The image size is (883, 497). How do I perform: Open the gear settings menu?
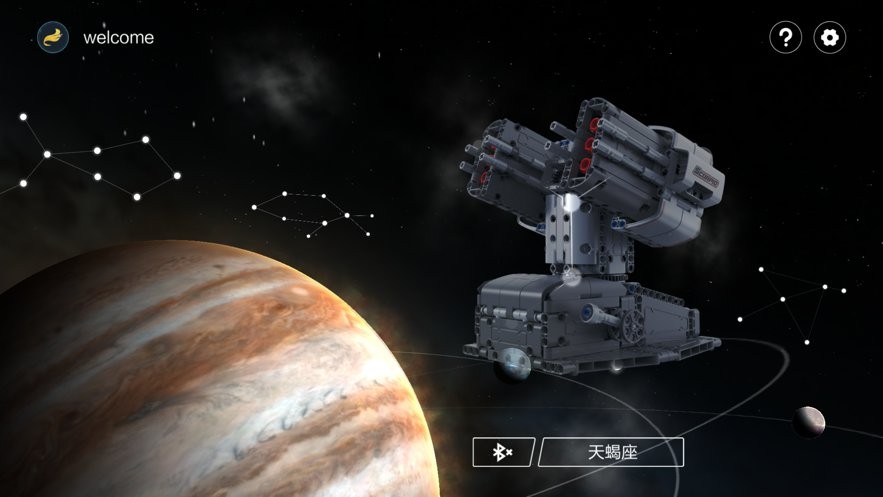click(829, 38)
